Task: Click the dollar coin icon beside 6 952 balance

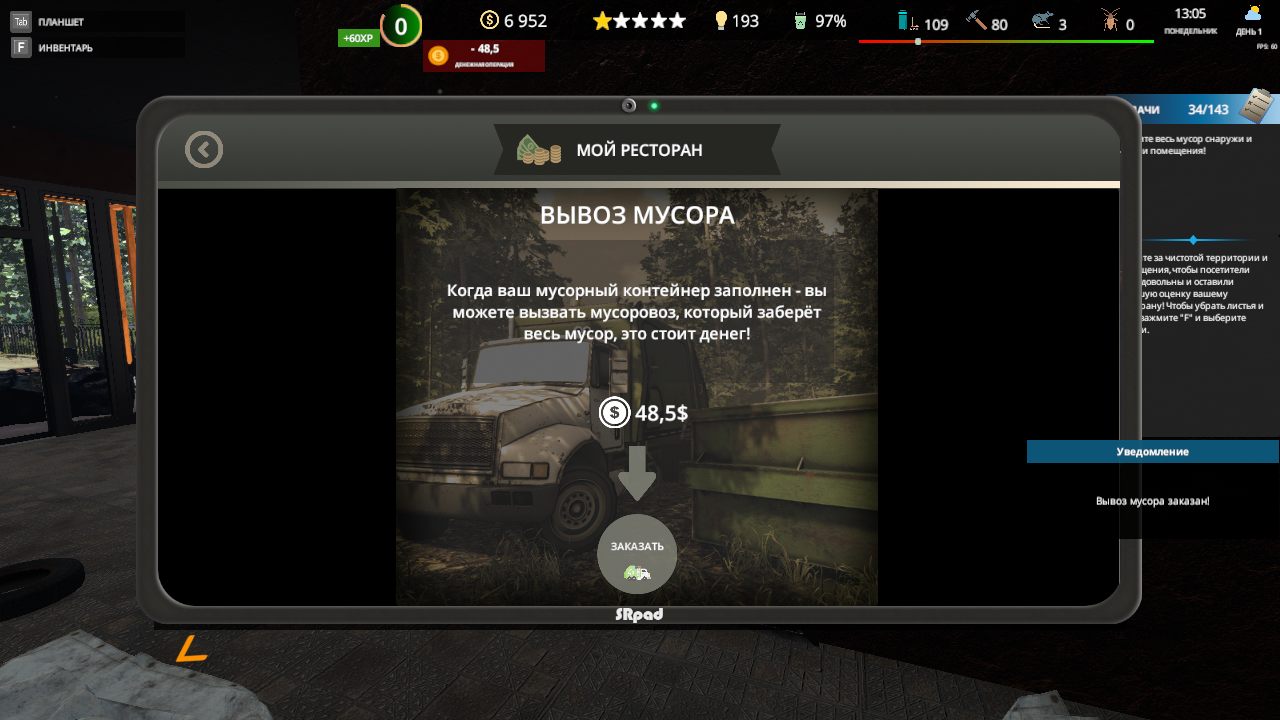Action: [x=489, y=19]
